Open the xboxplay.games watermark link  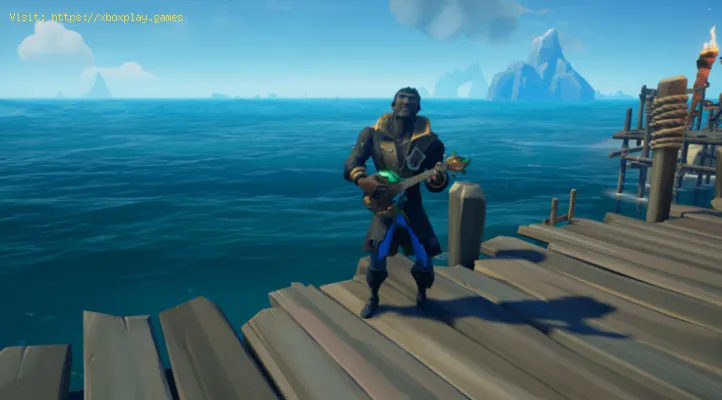[x=116, y=17]
